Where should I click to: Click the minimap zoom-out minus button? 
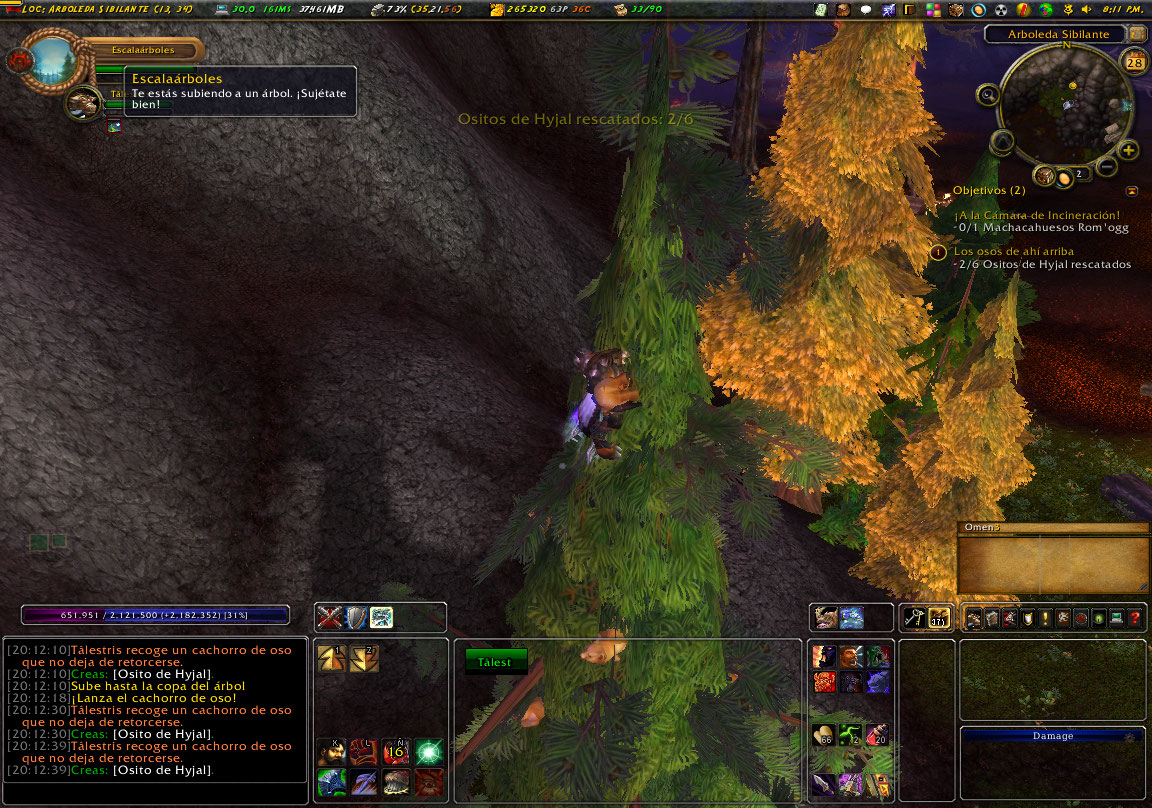1107,166
